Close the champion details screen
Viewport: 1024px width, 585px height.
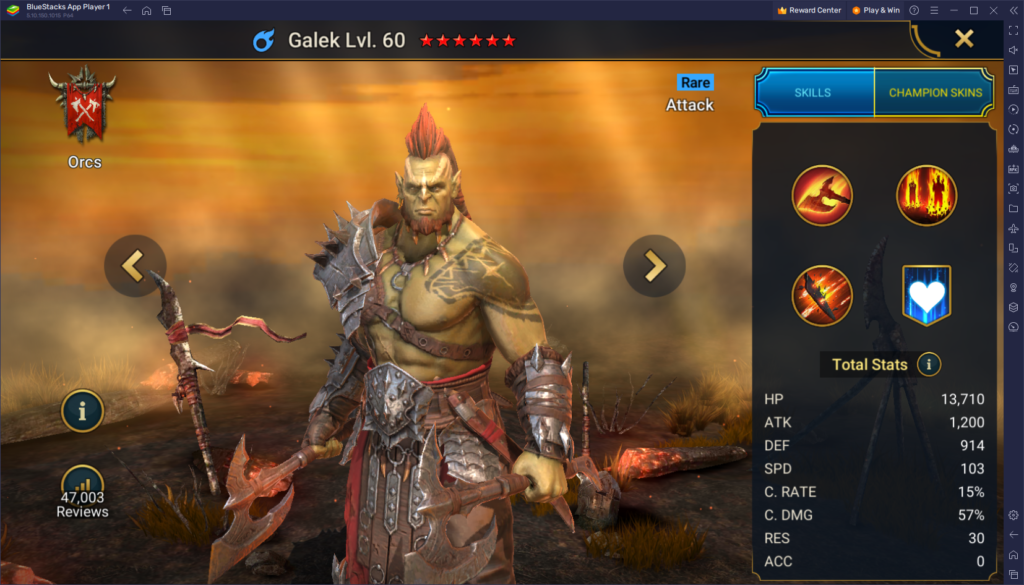click(964, 39)
